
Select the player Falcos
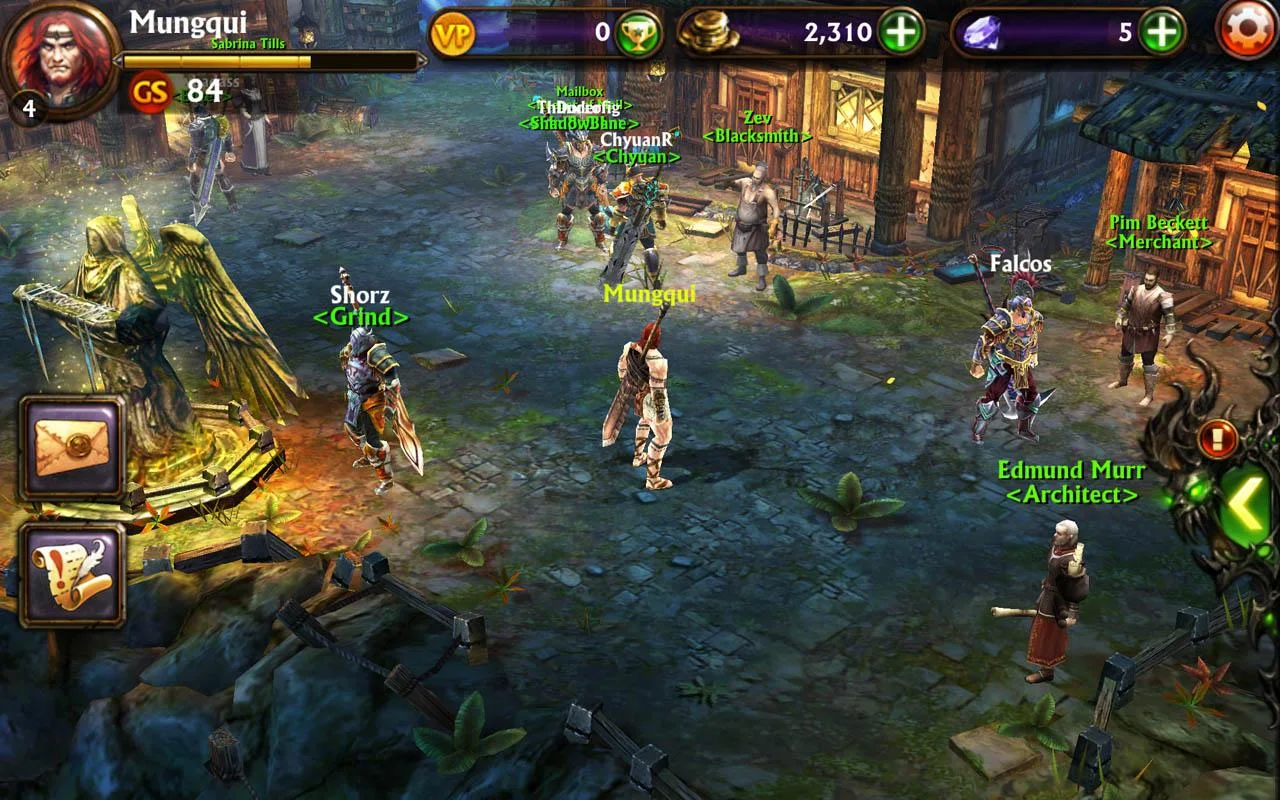tap(1015, 345)
